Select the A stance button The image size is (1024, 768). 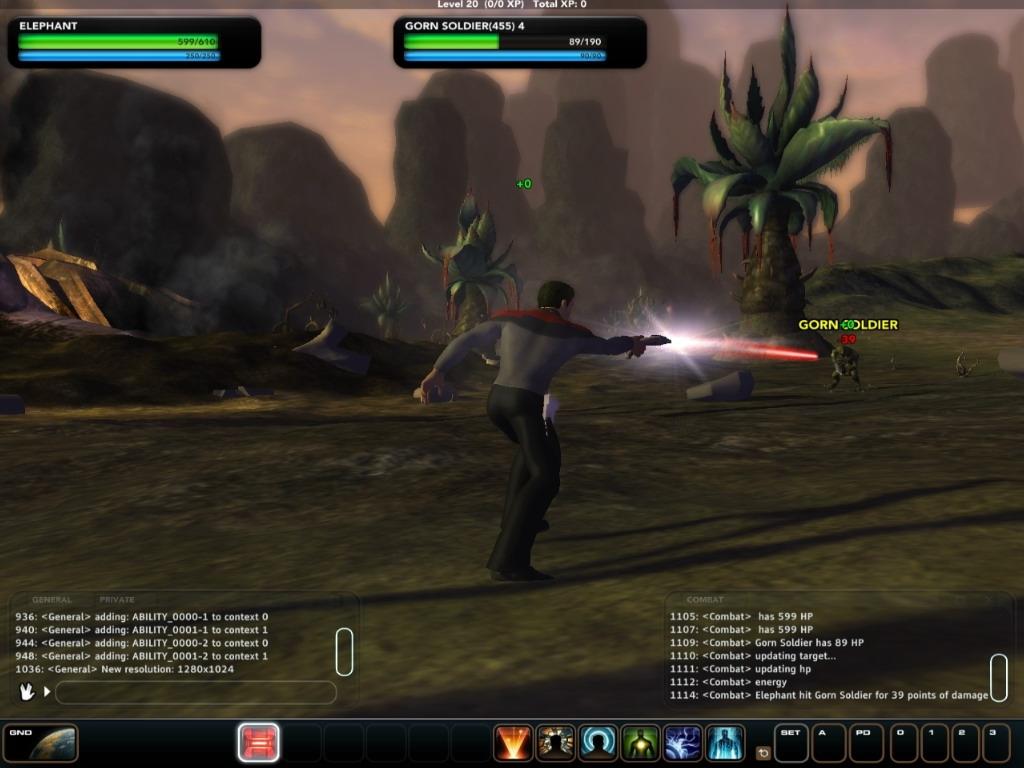click(x=828, y=743)
